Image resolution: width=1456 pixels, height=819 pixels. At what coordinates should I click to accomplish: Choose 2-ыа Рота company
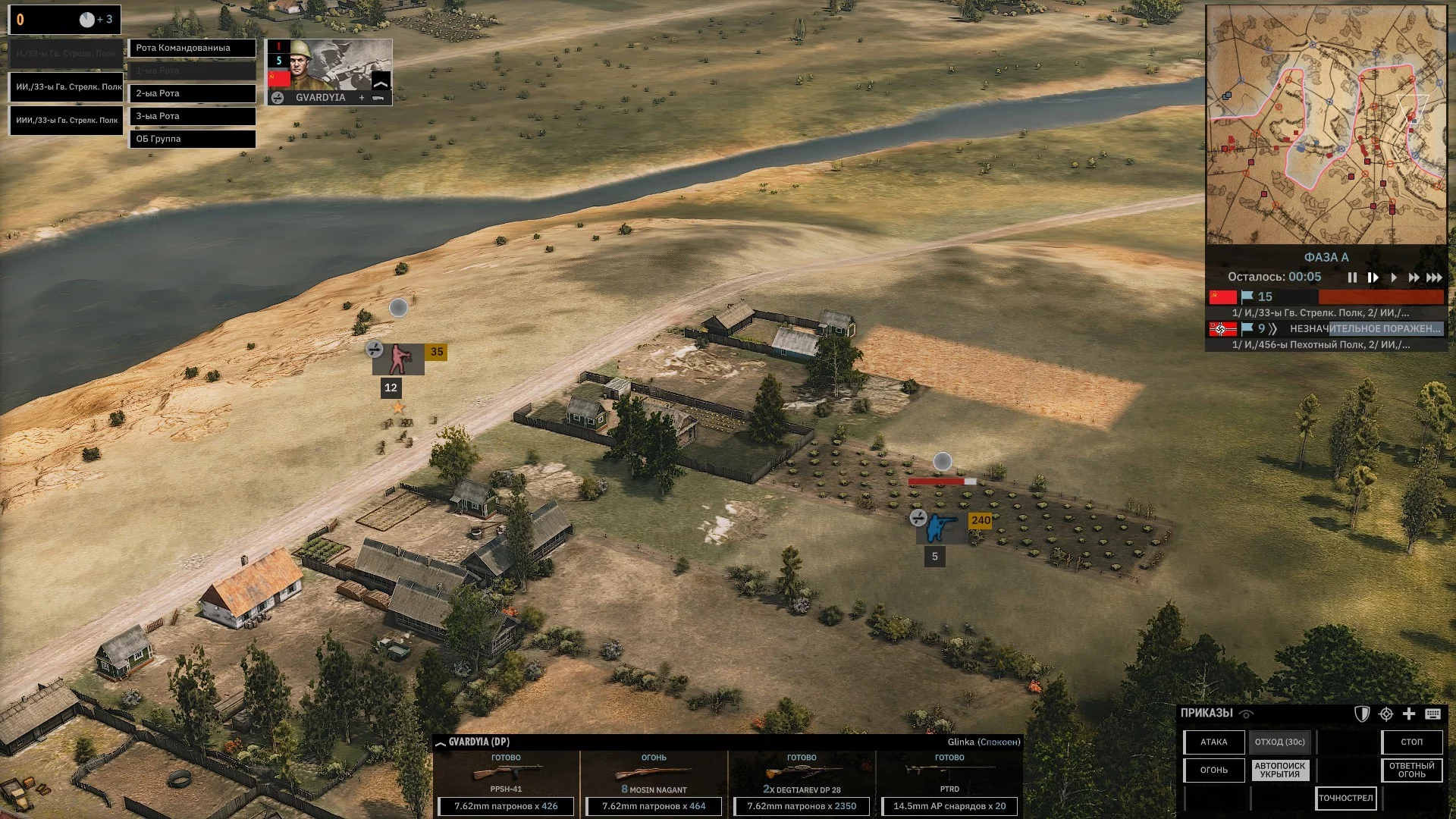(x=192, y=93)
